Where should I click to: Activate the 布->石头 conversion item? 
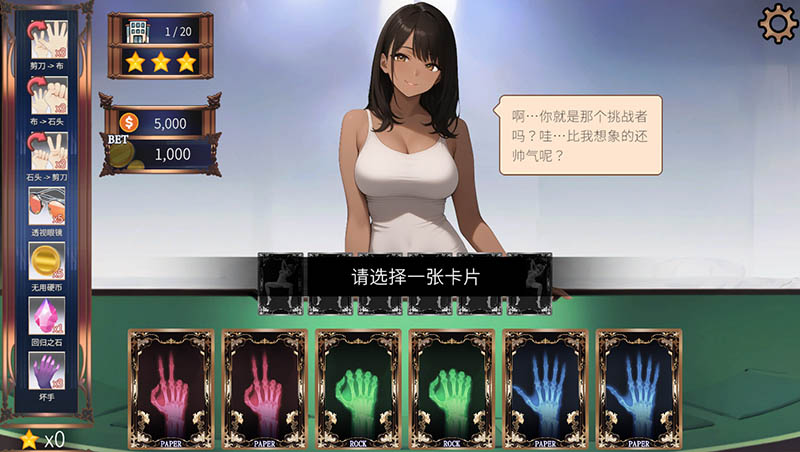click(x=47, y=95)
